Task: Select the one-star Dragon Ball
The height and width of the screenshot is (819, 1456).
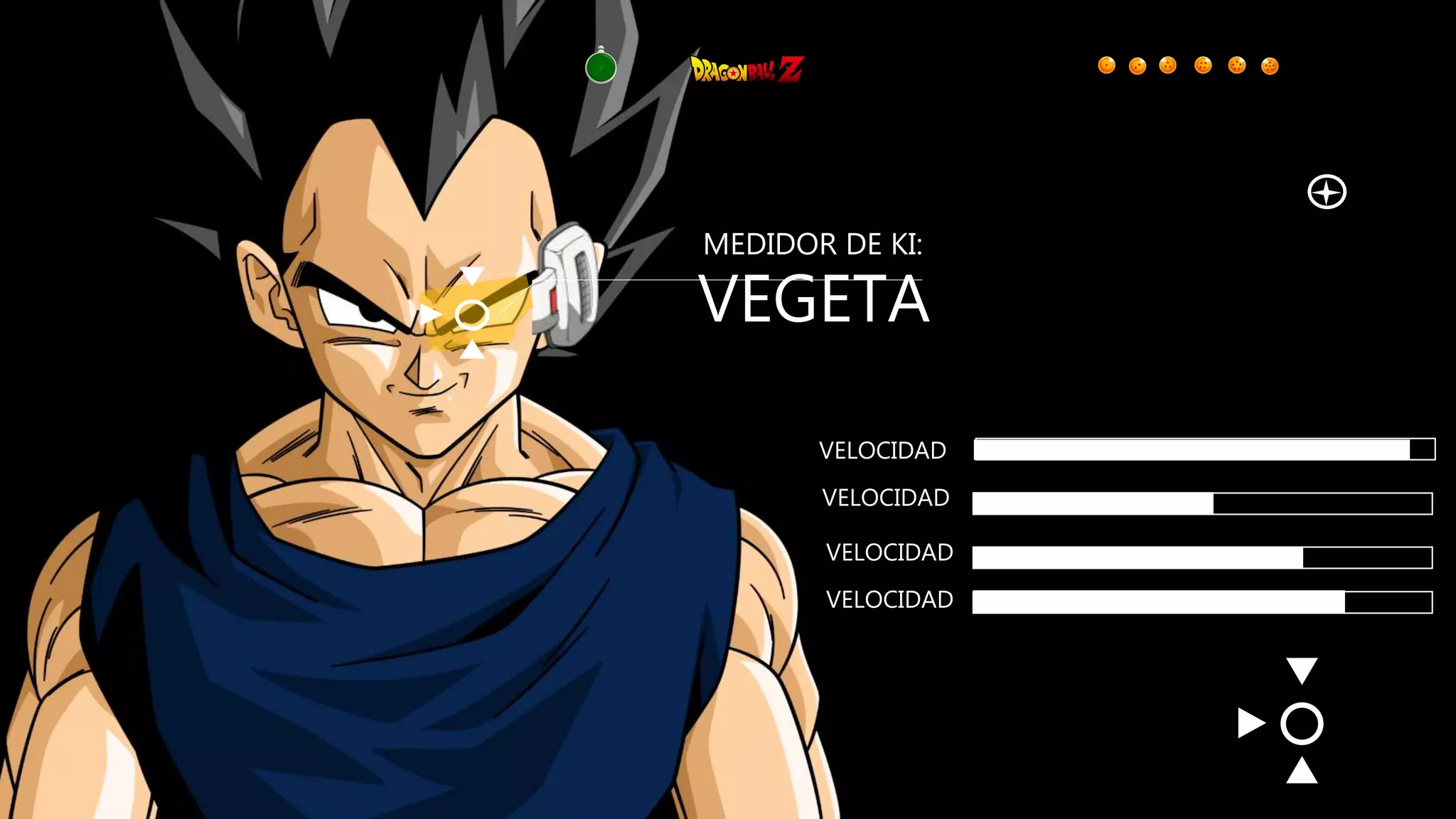Action: (1106, 65)
